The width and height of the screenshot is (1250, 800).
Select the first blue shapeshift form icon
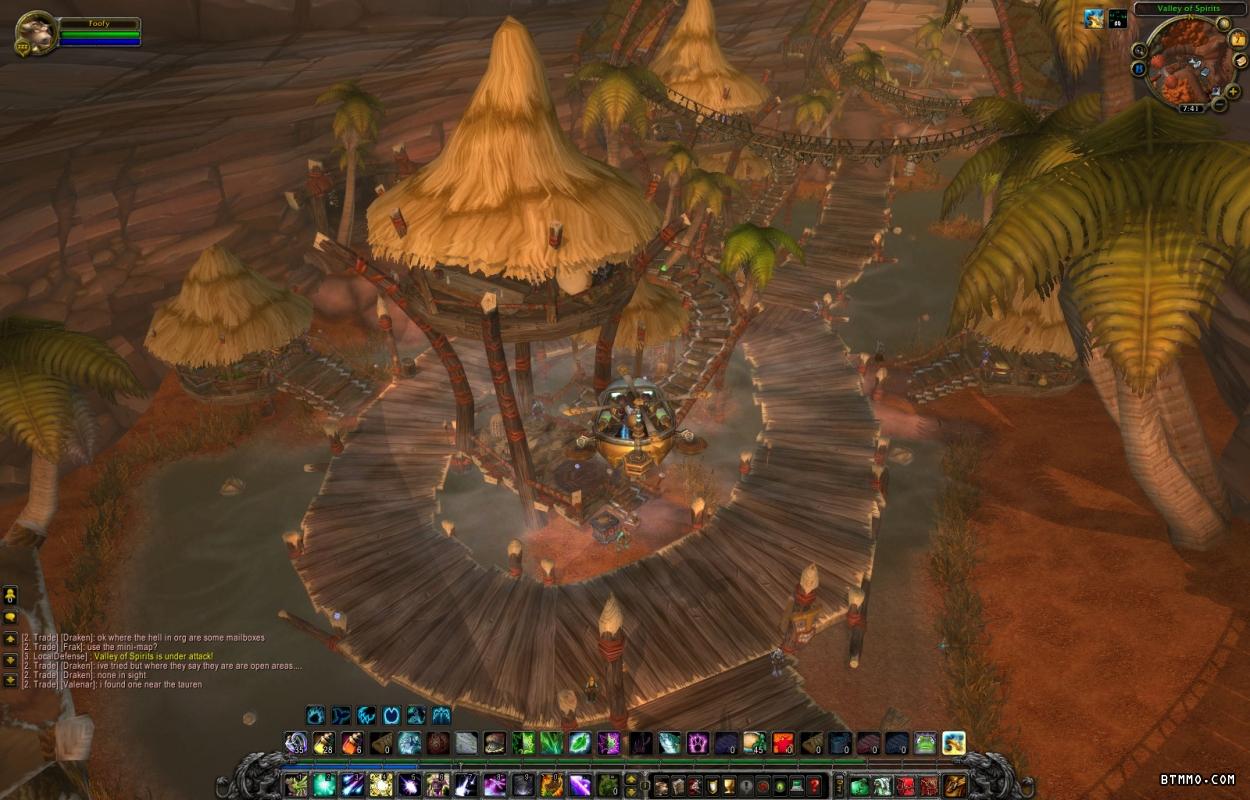[316, 715]
